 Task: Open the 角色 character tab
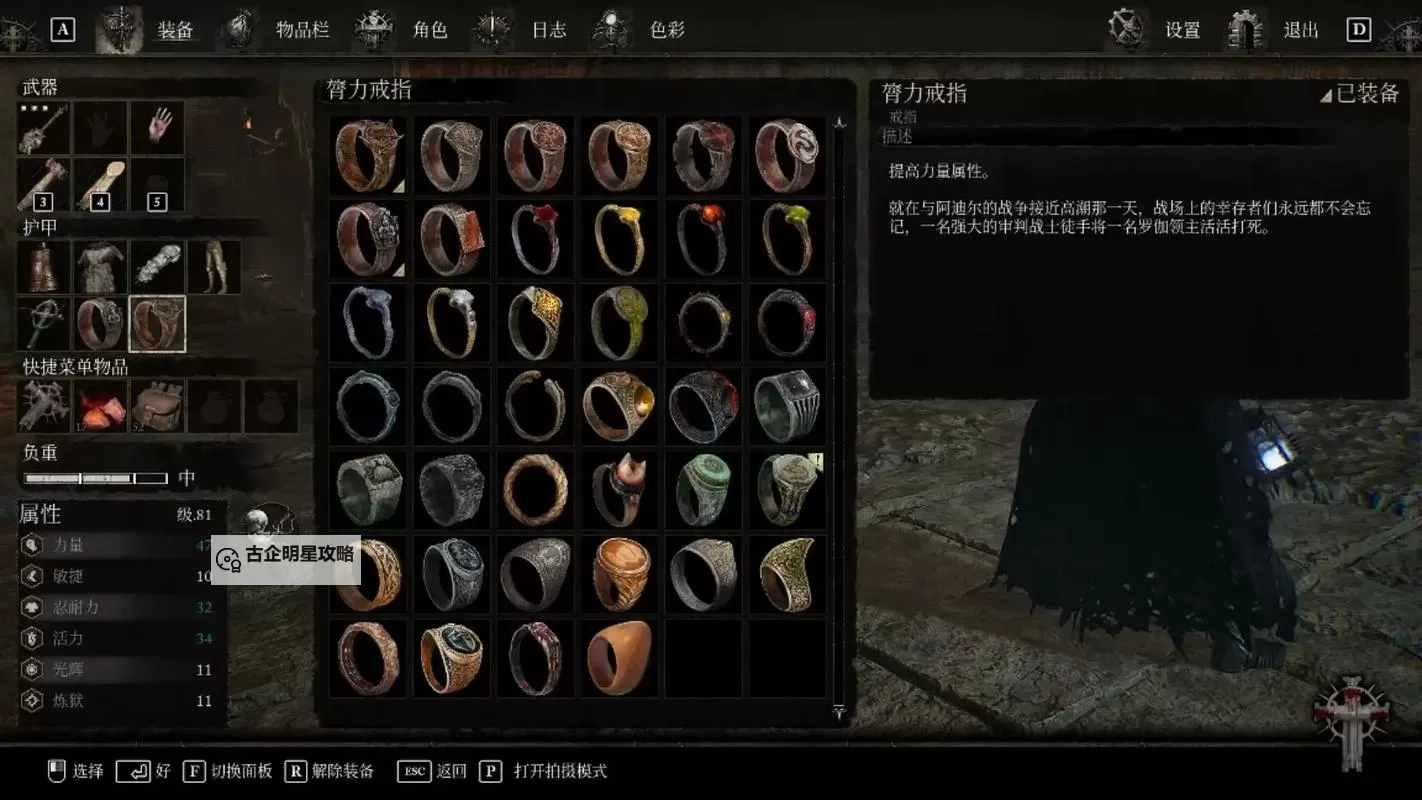point(430,30)
